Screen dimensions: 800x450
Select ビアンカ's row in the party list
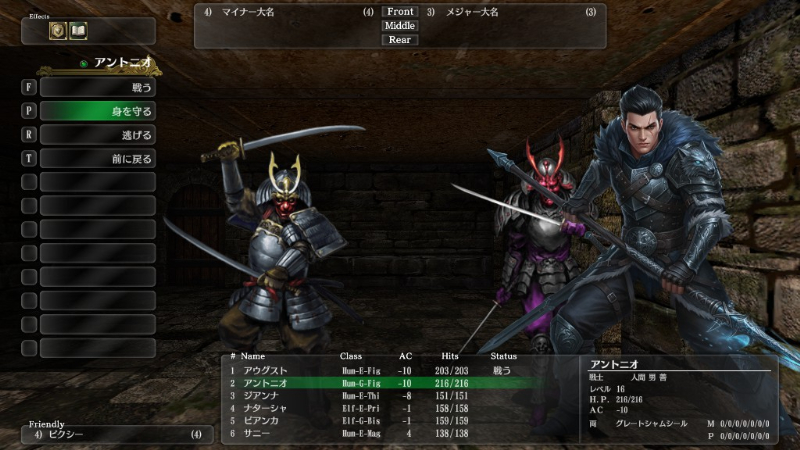click(262, 420)
